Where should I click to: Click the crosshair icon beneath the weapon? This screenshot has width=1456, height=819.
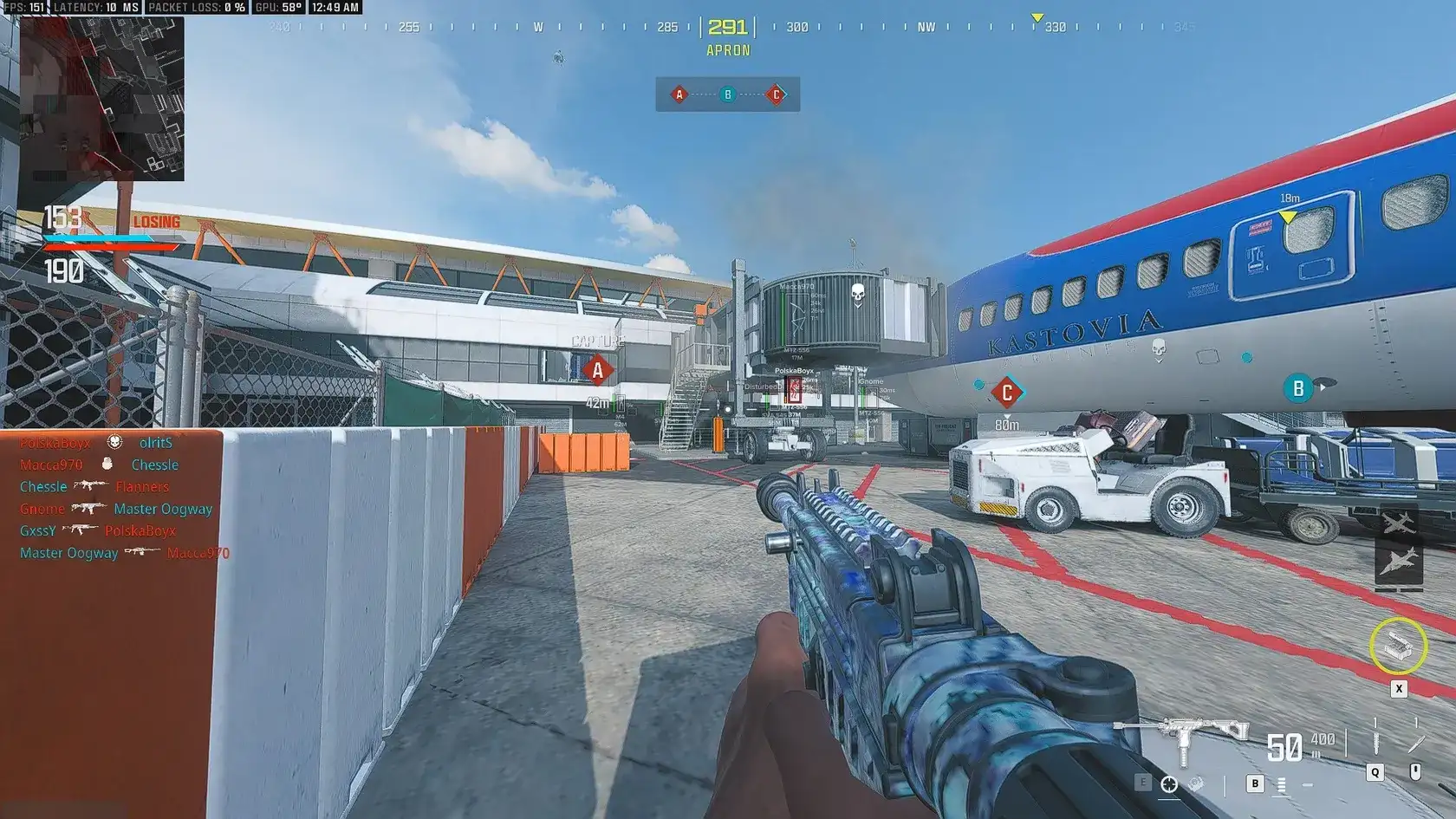[1169, 784]
